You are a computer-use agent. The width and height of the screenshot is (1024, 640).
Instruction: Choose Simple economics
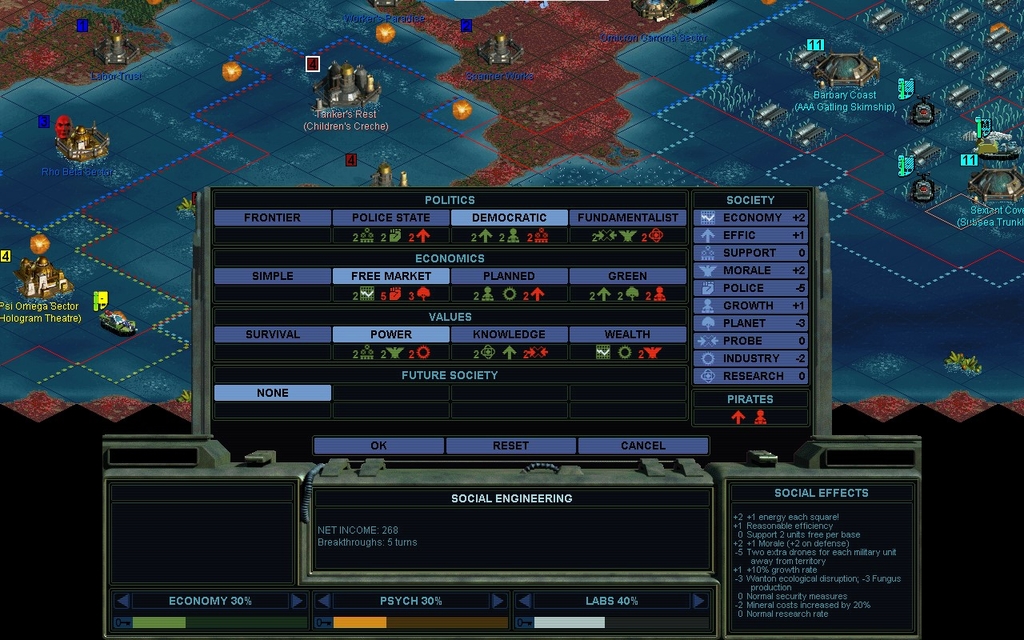click(x=272, y=276)
